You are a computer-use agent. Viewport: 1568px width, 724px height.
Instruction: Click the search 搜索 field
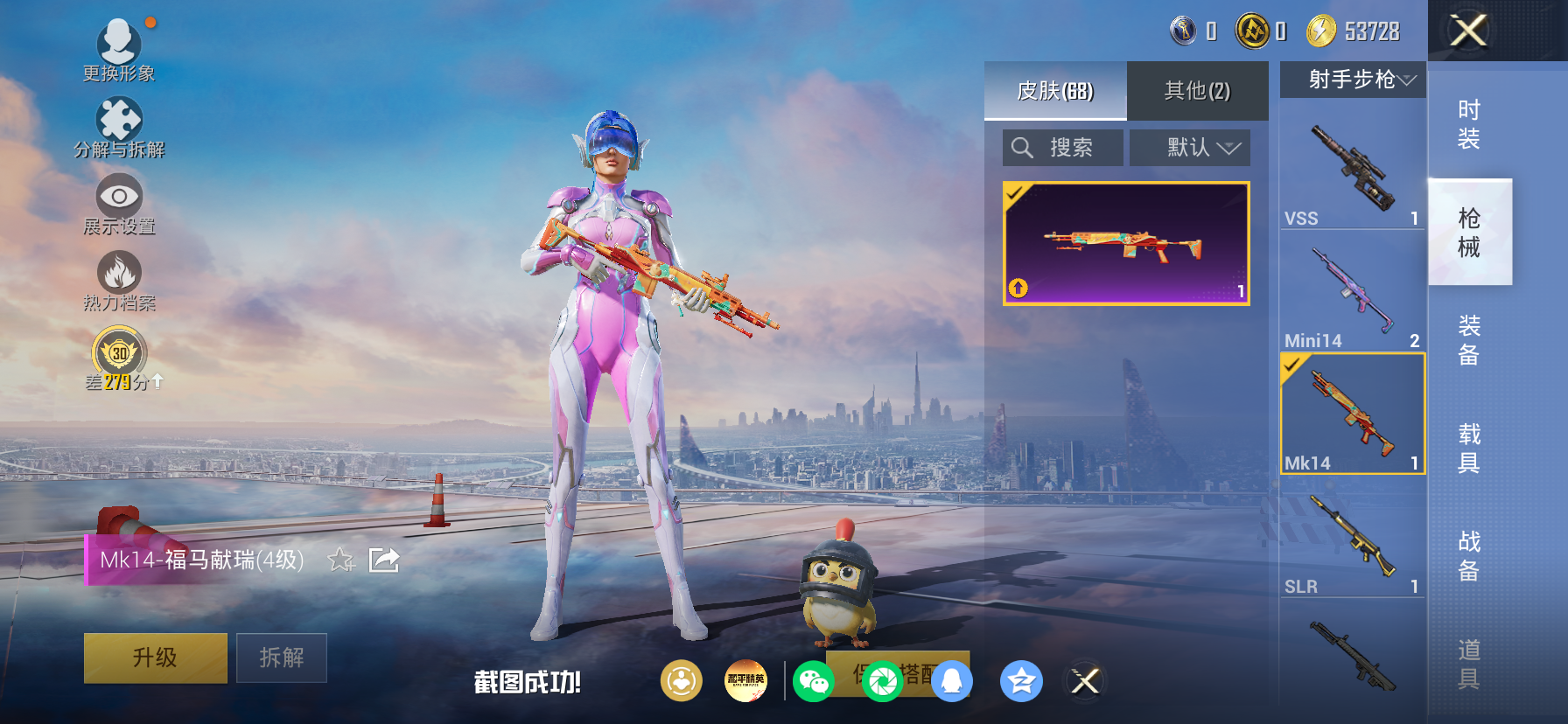(x=1061, y=147)
